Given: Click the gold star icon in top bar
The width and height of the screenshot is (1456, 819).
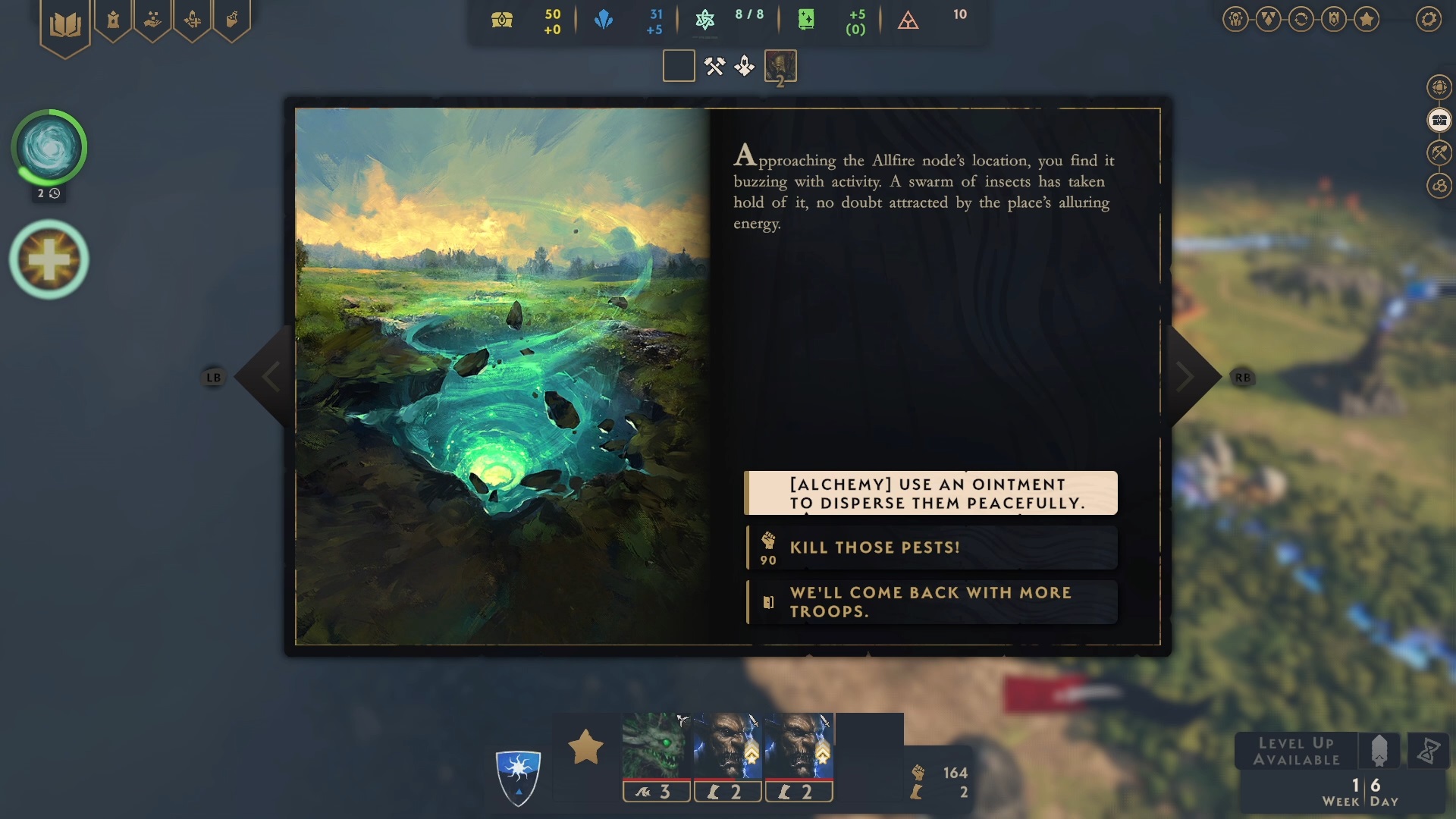Looking at the screenshot, I should [x=1367, y=19].
